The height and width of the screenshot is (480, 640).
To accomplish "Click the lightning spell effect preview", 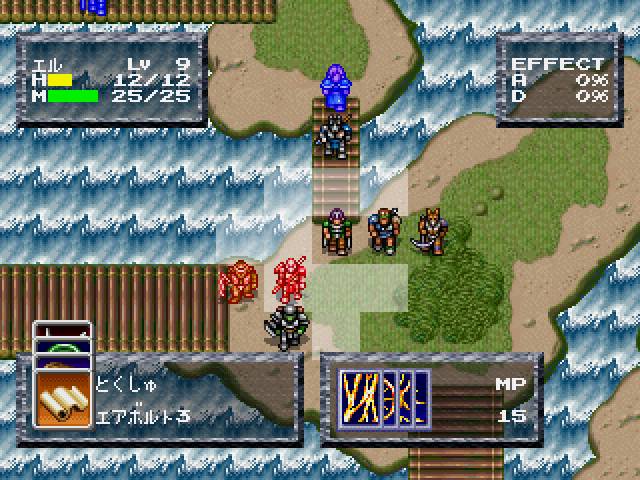I will click(385, 399).
